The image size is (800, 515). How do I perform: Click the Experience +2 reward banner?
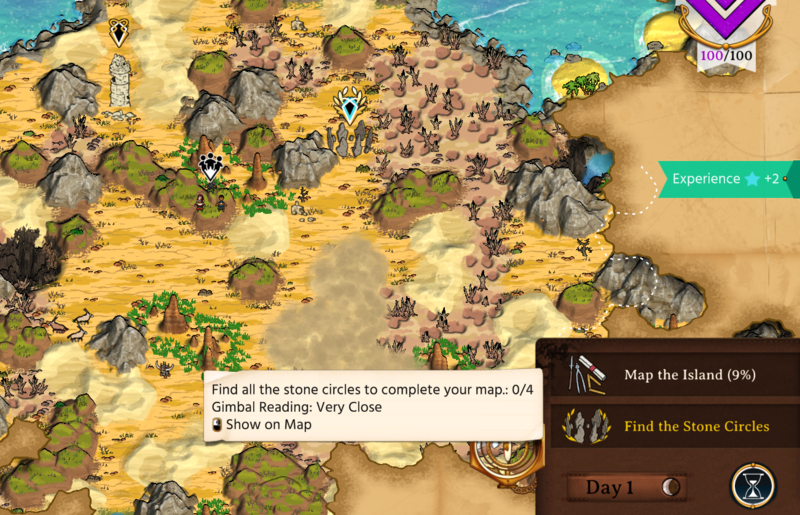click(728, 179)
